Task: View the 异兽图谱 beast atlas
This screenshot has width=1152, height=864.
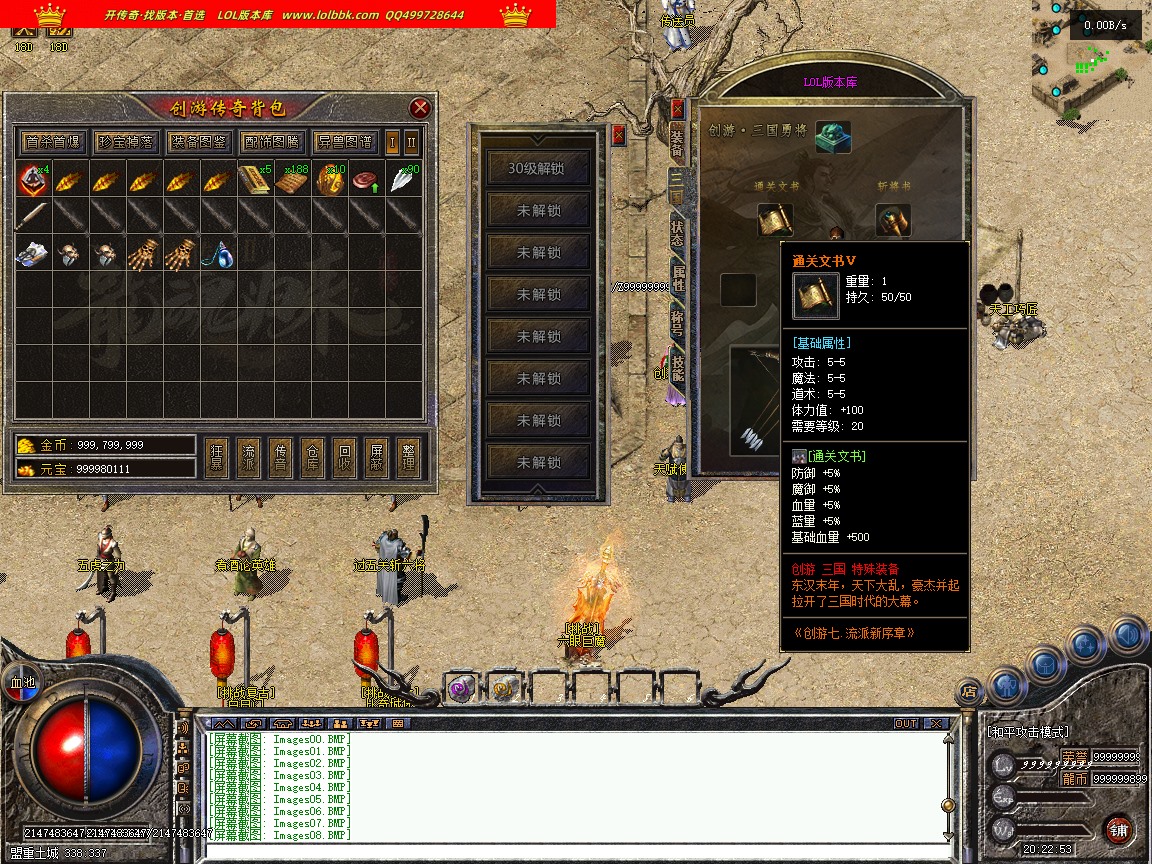Action: pyautogui.click(x=344, y=142)
